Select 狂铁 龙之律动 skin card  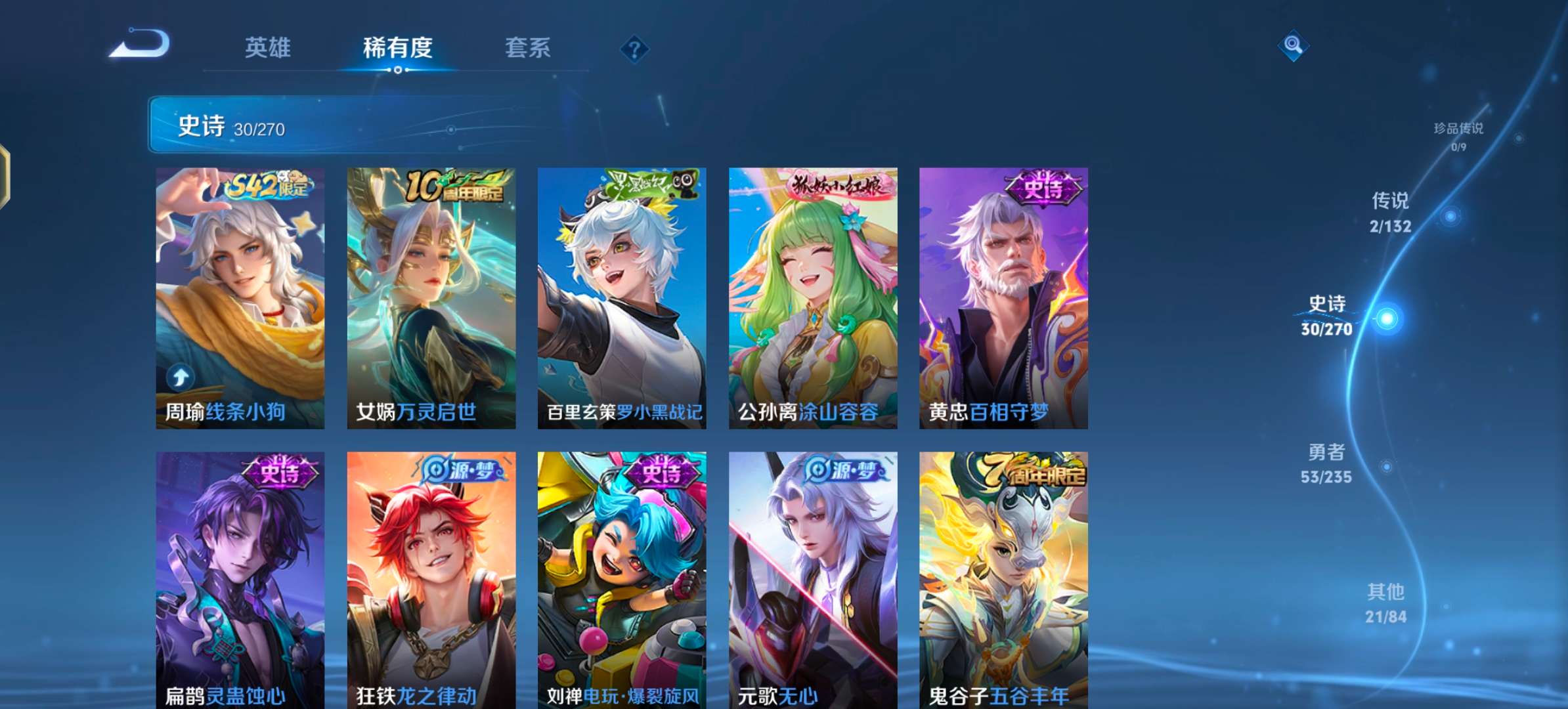tap(431, 579)
